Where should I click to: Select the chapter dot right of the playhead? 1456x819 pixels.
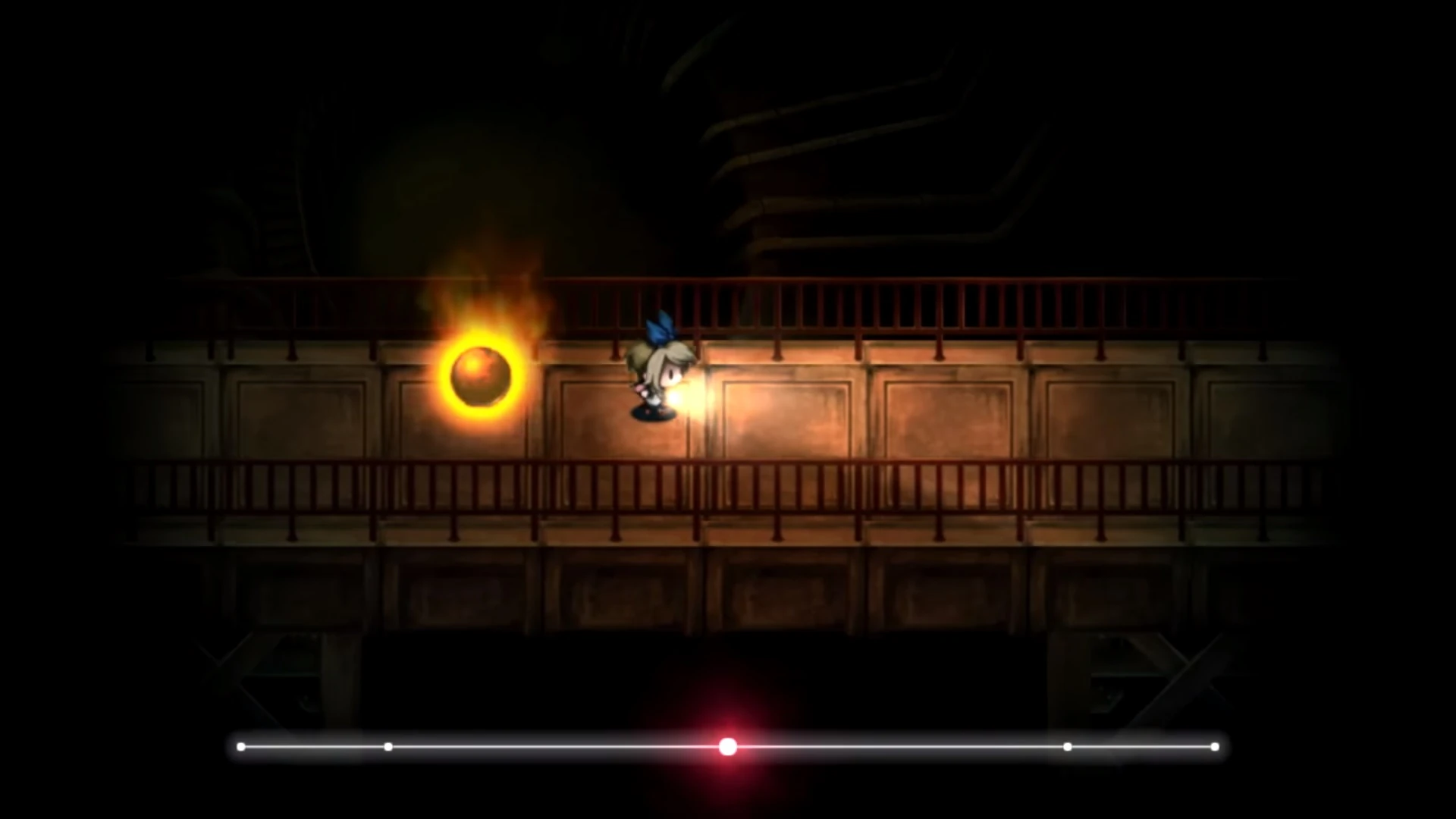pyautogui.click(x=1067, y=747)
